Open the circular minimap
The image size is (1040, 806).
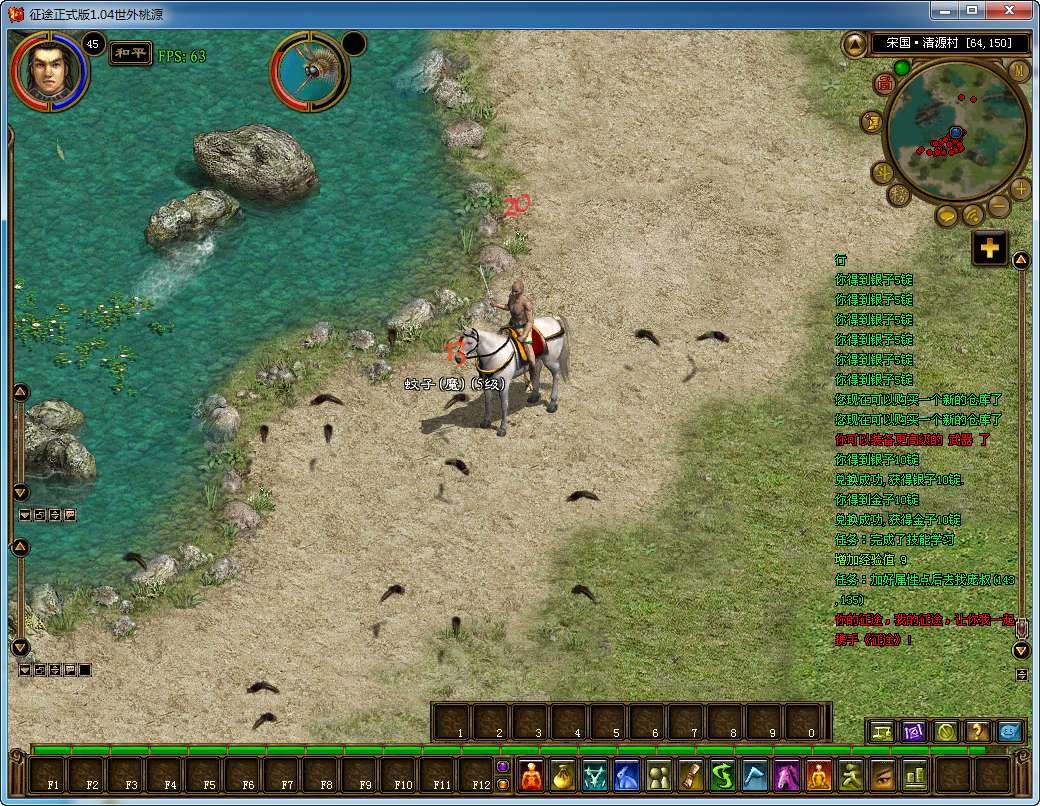coord(955,130)
